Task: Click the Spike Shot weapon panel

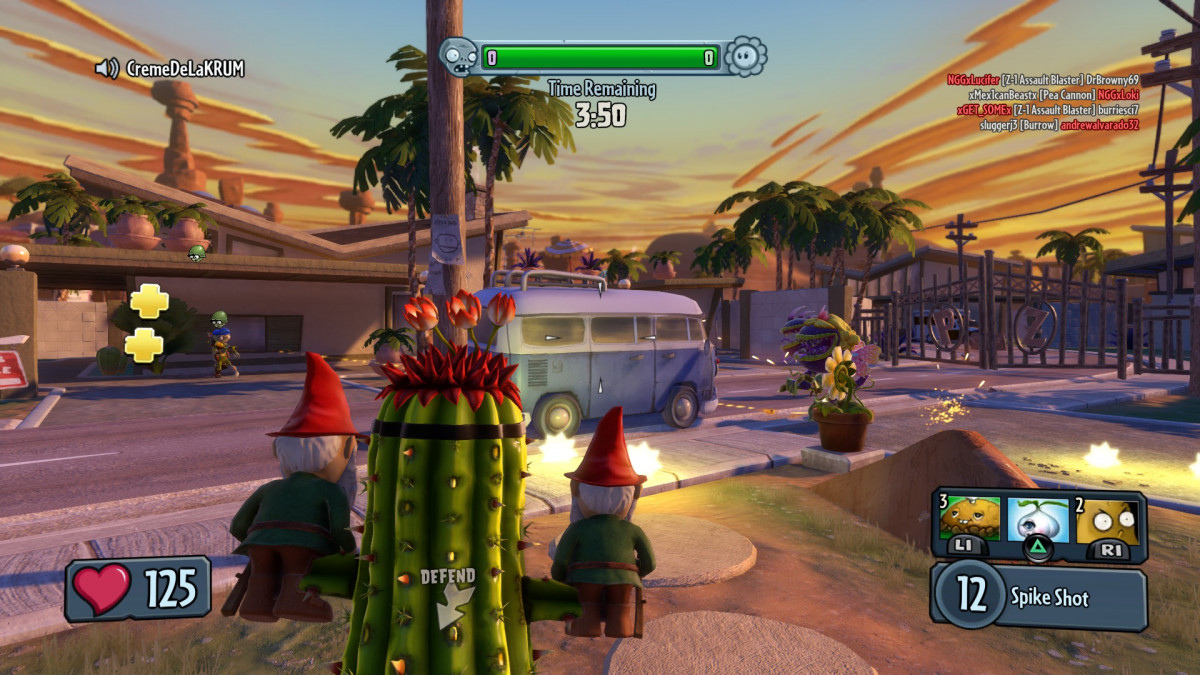Action: point(1040,598)
